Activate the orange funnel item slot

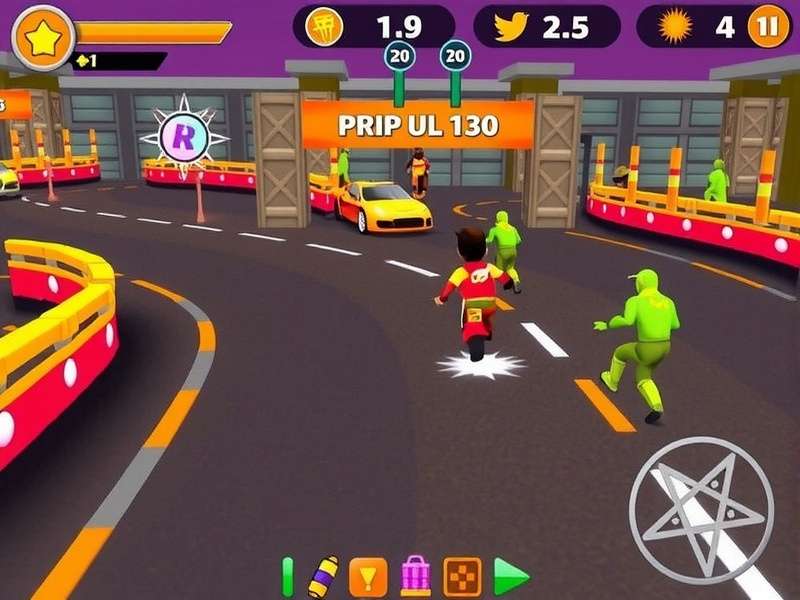(368, 576)
